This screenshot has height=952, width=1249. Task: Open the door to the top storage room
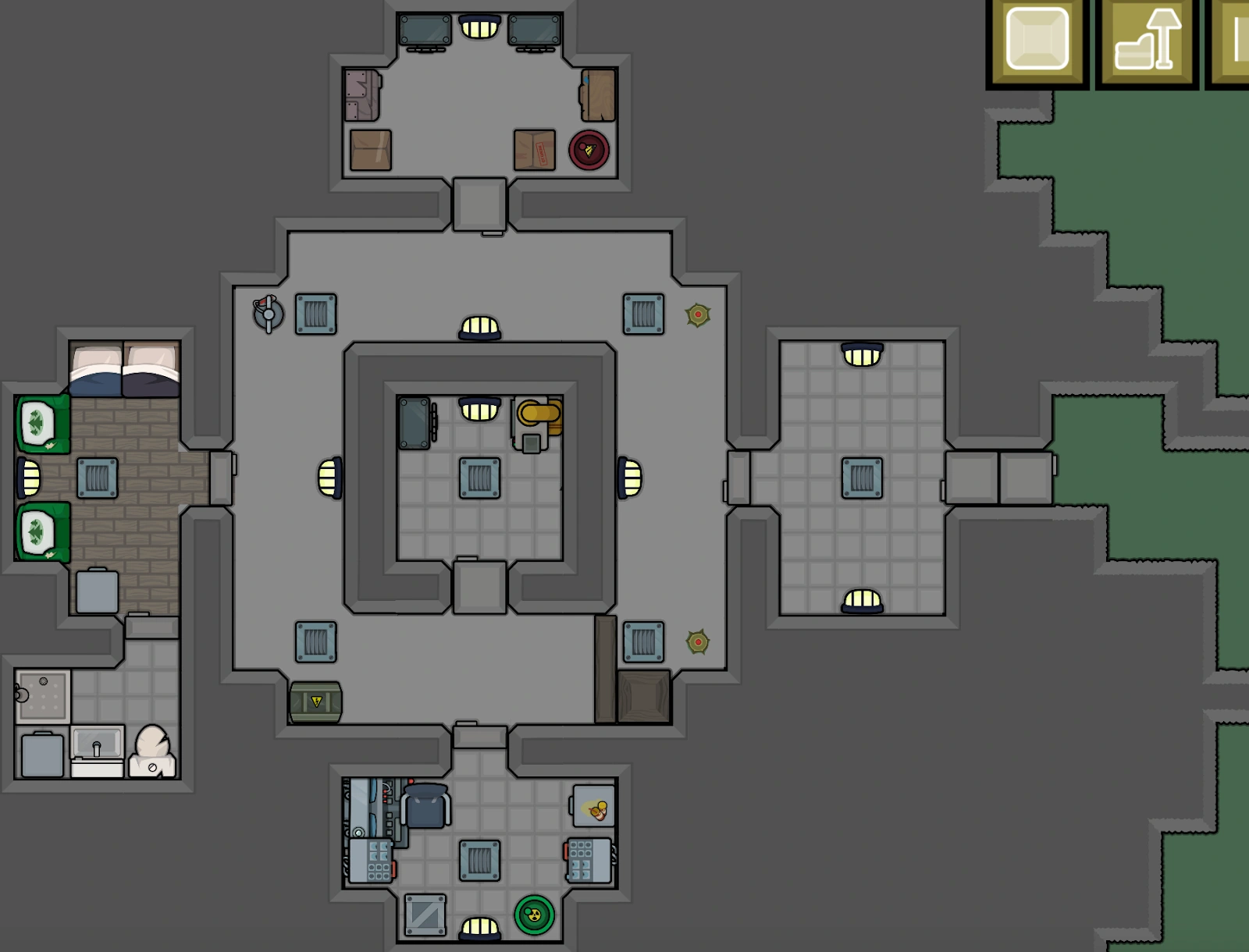click(x=478, y=204)
